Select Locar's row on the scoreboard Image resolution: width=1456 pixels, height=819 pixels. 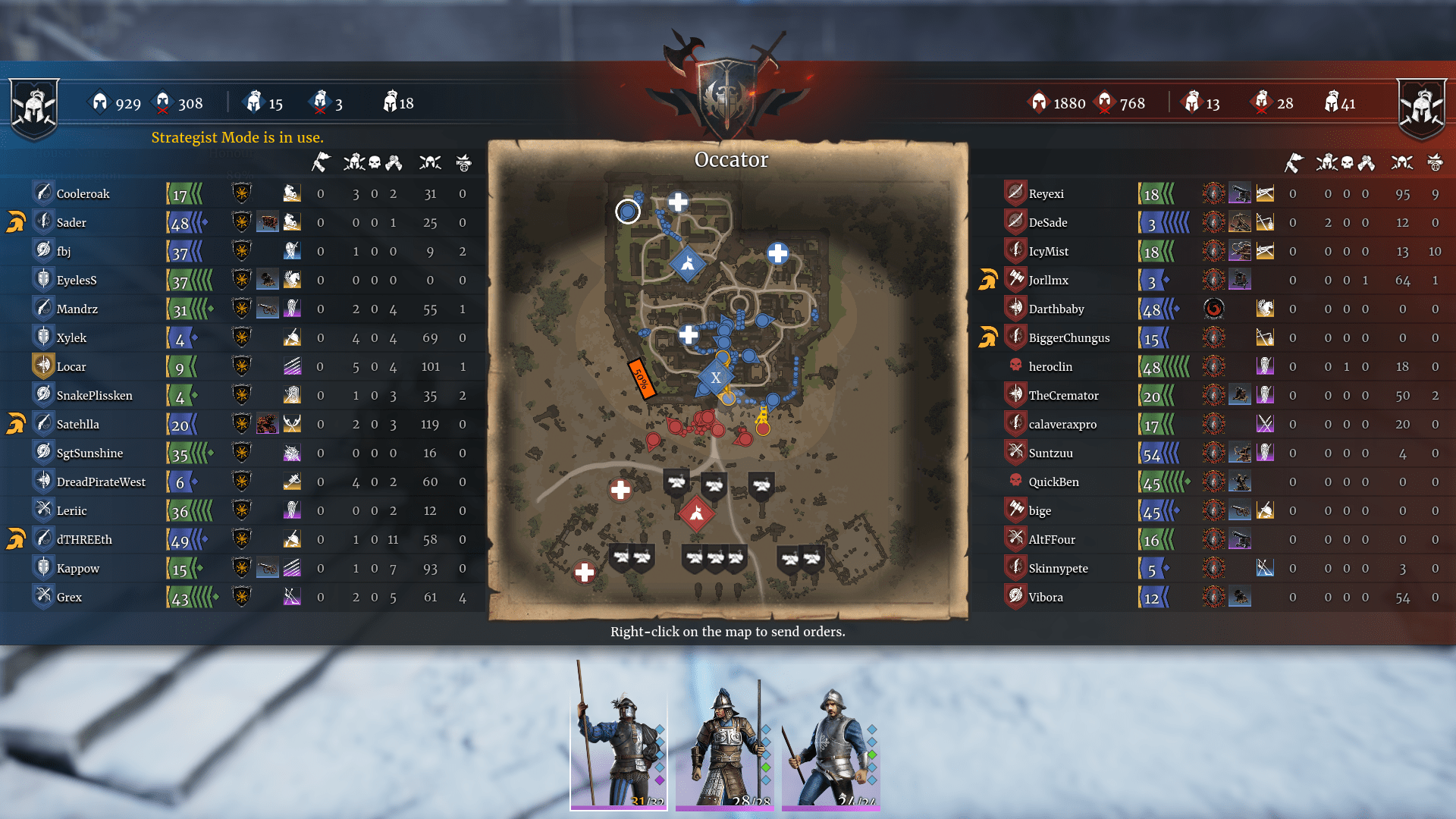(x=71, y=367)
